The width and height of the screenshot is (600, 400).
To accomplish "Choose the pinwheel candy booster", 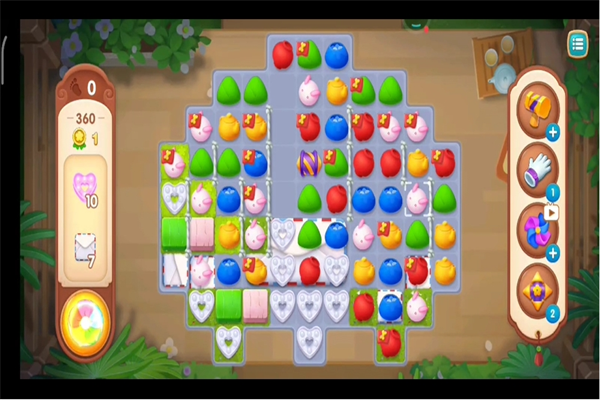I will (x=536, y=228).
